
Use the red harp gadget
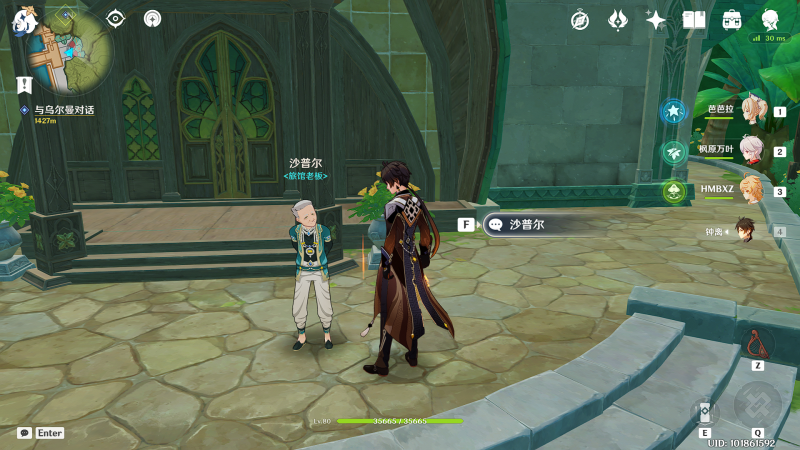(x=757, y=346)
